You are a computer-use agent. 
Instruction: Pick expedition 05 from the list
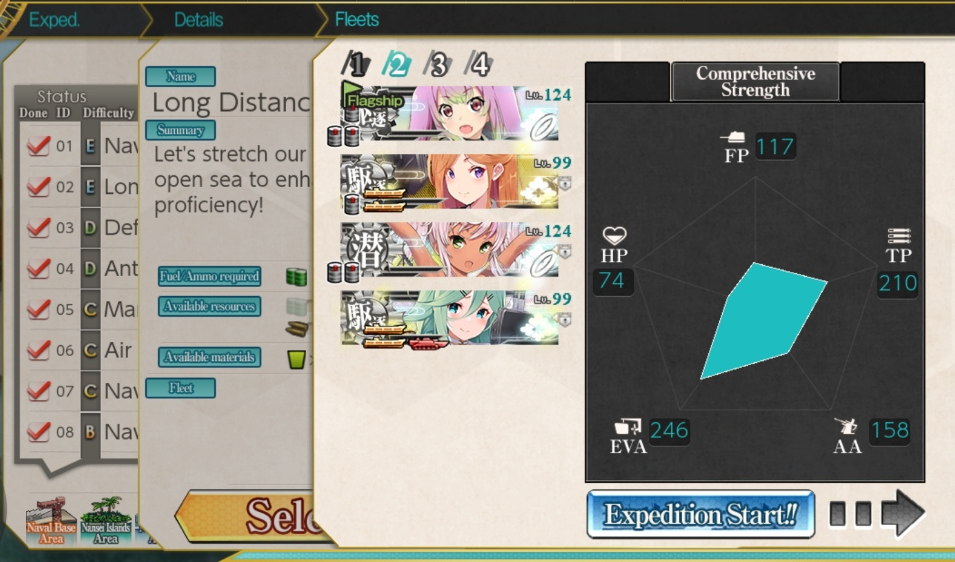click(80, 309)
